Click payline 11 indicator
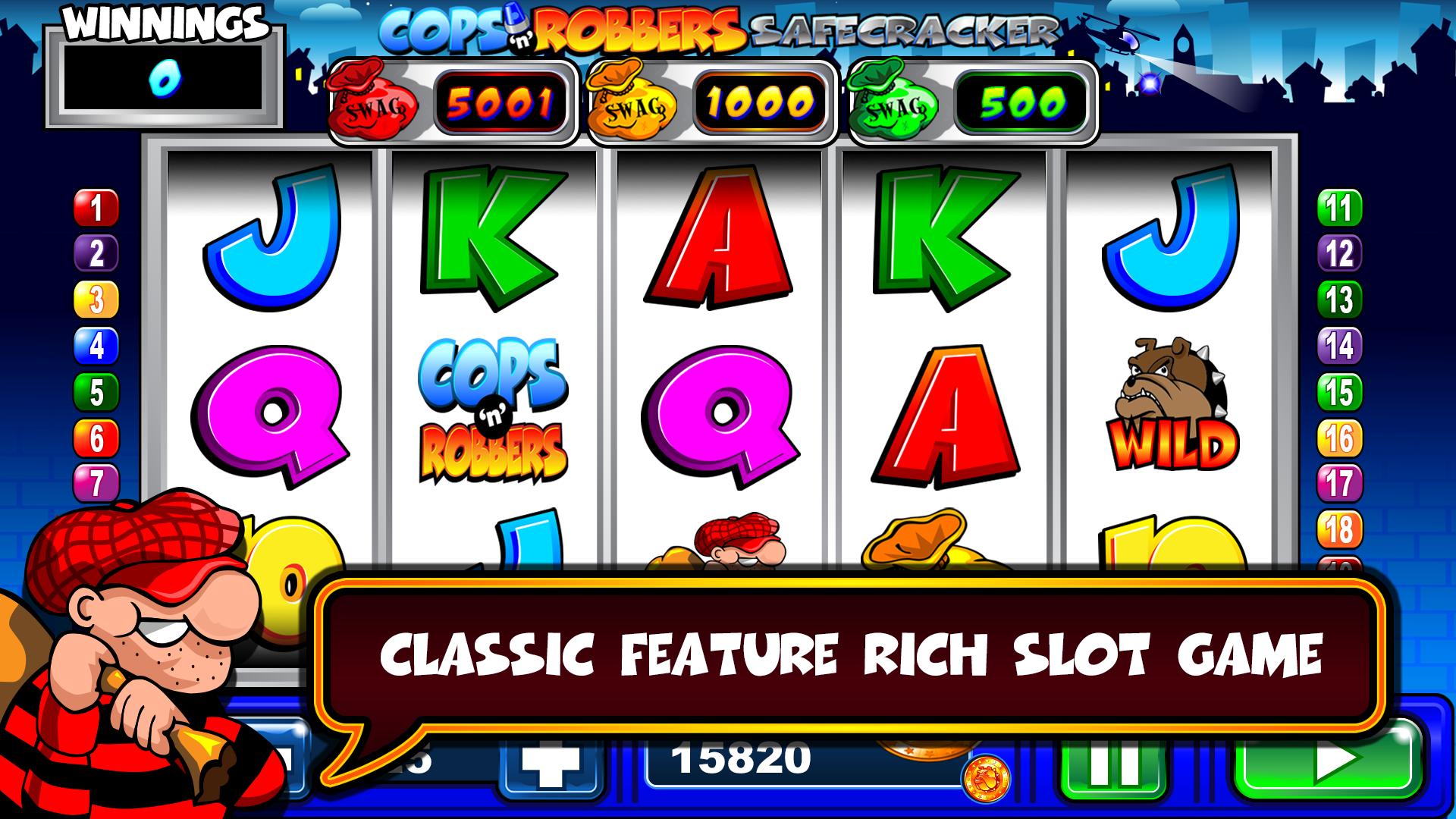 1339,208
